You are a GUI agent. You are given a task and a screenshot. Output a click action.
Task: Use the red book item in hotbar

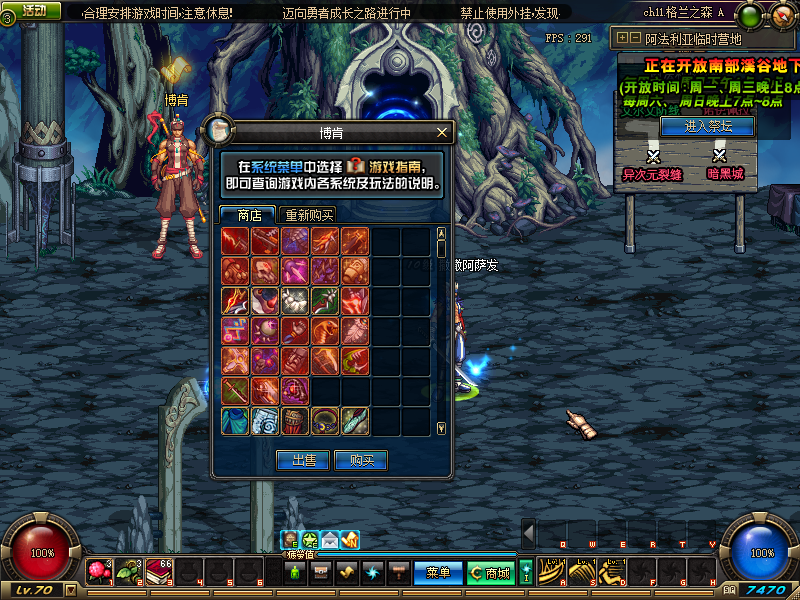pos(159,572)
